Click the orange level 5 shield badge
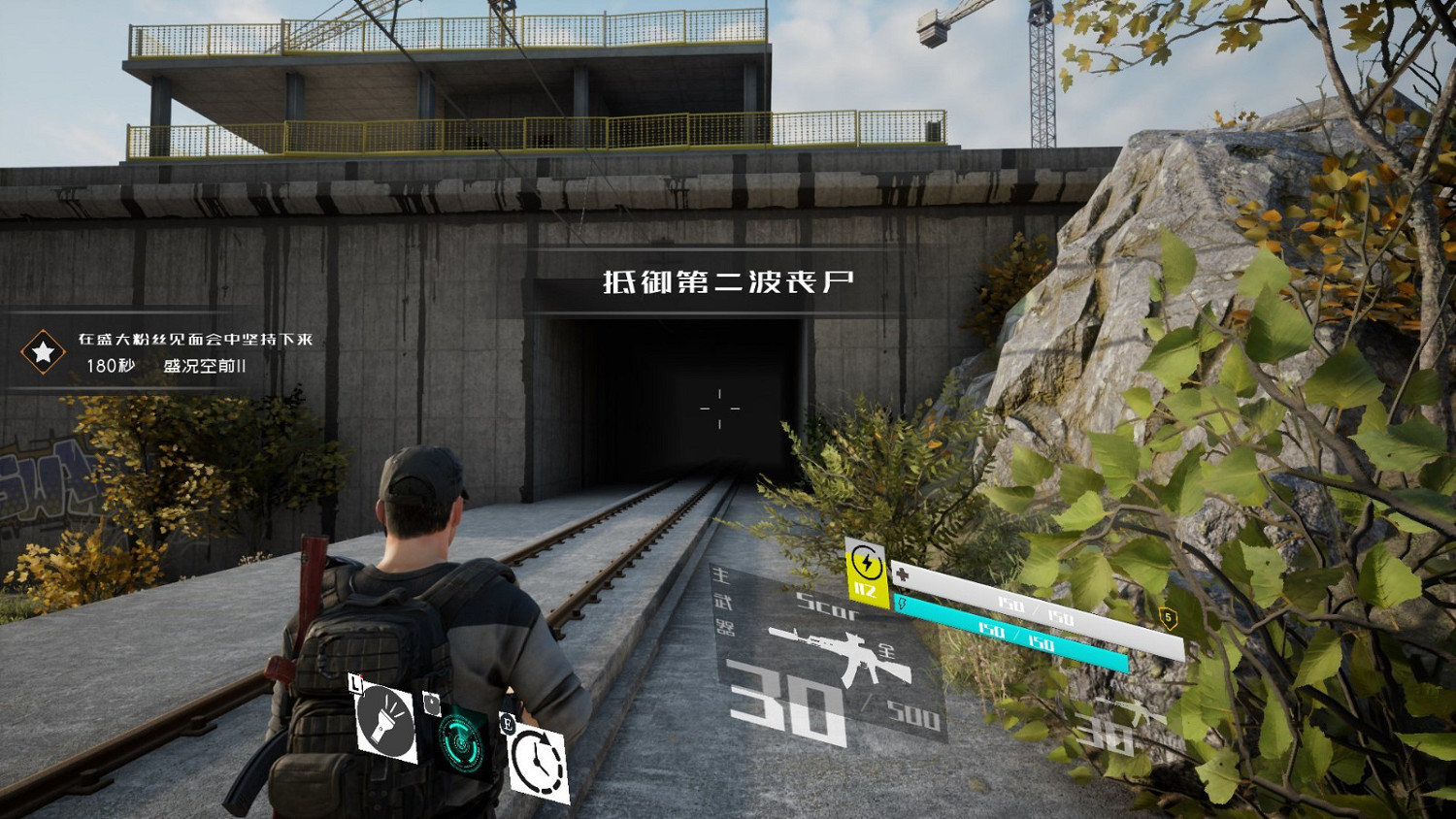 [1168, 614]
